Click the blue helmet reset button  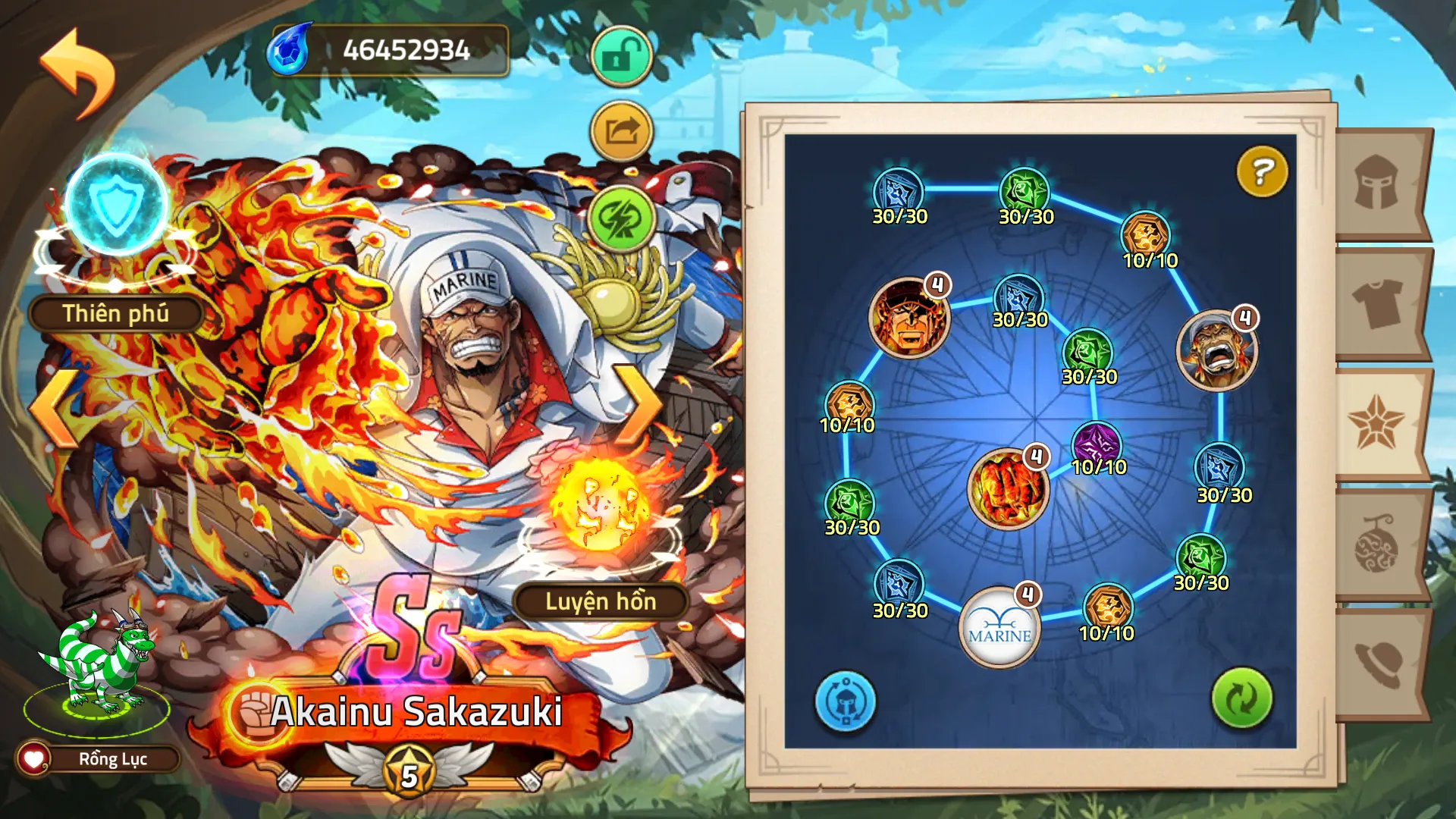click(845, 701)
